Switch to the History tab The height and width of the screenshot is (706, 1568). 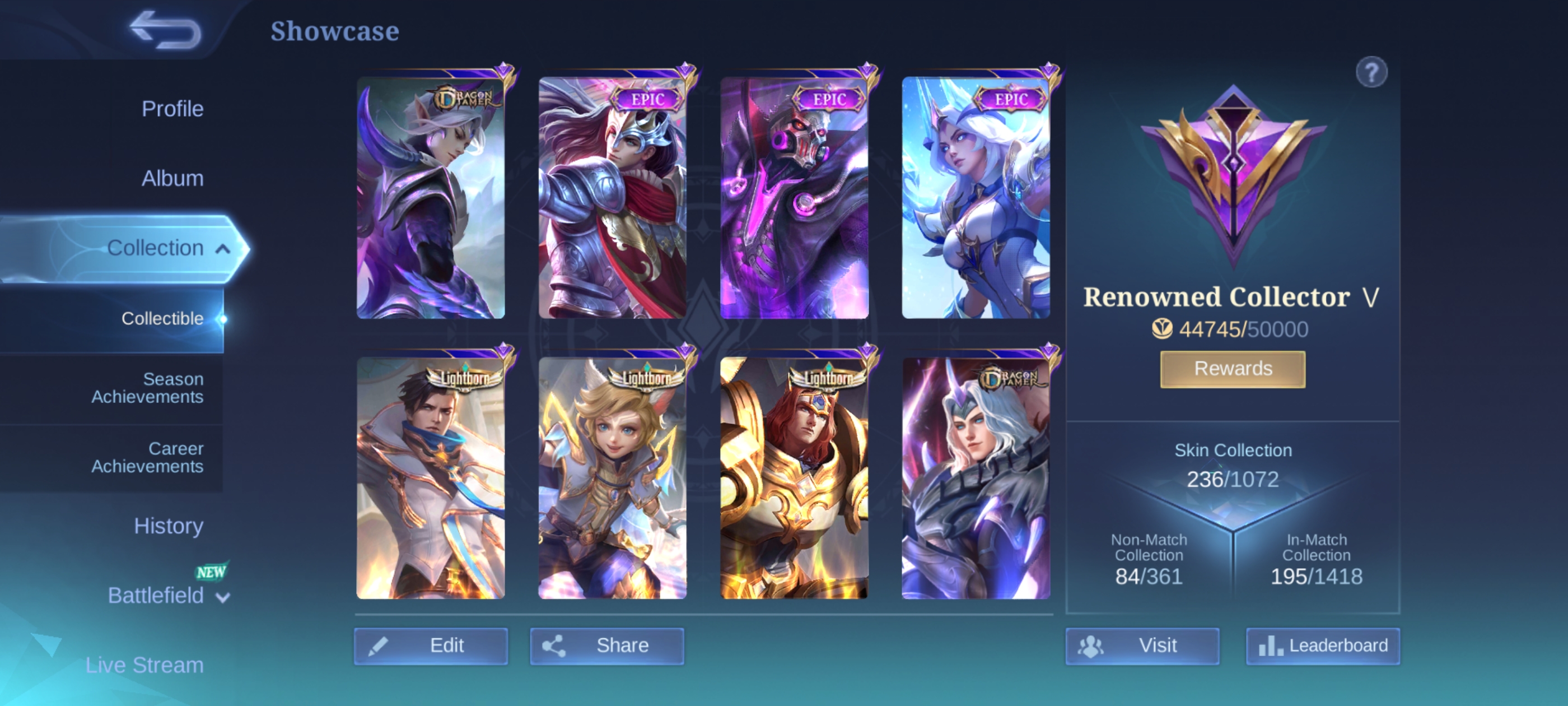click(x=169, y=526)
